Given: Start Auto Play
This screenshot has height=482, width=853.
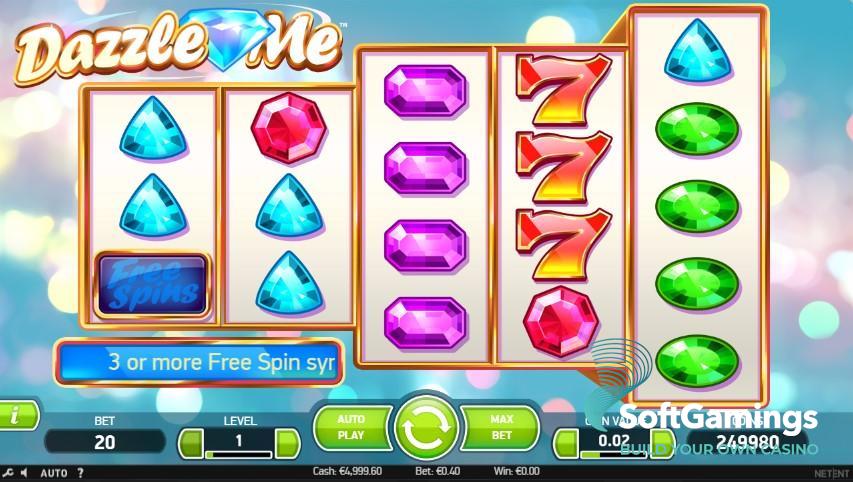Looking at the screenshot, I should [351, 428].
